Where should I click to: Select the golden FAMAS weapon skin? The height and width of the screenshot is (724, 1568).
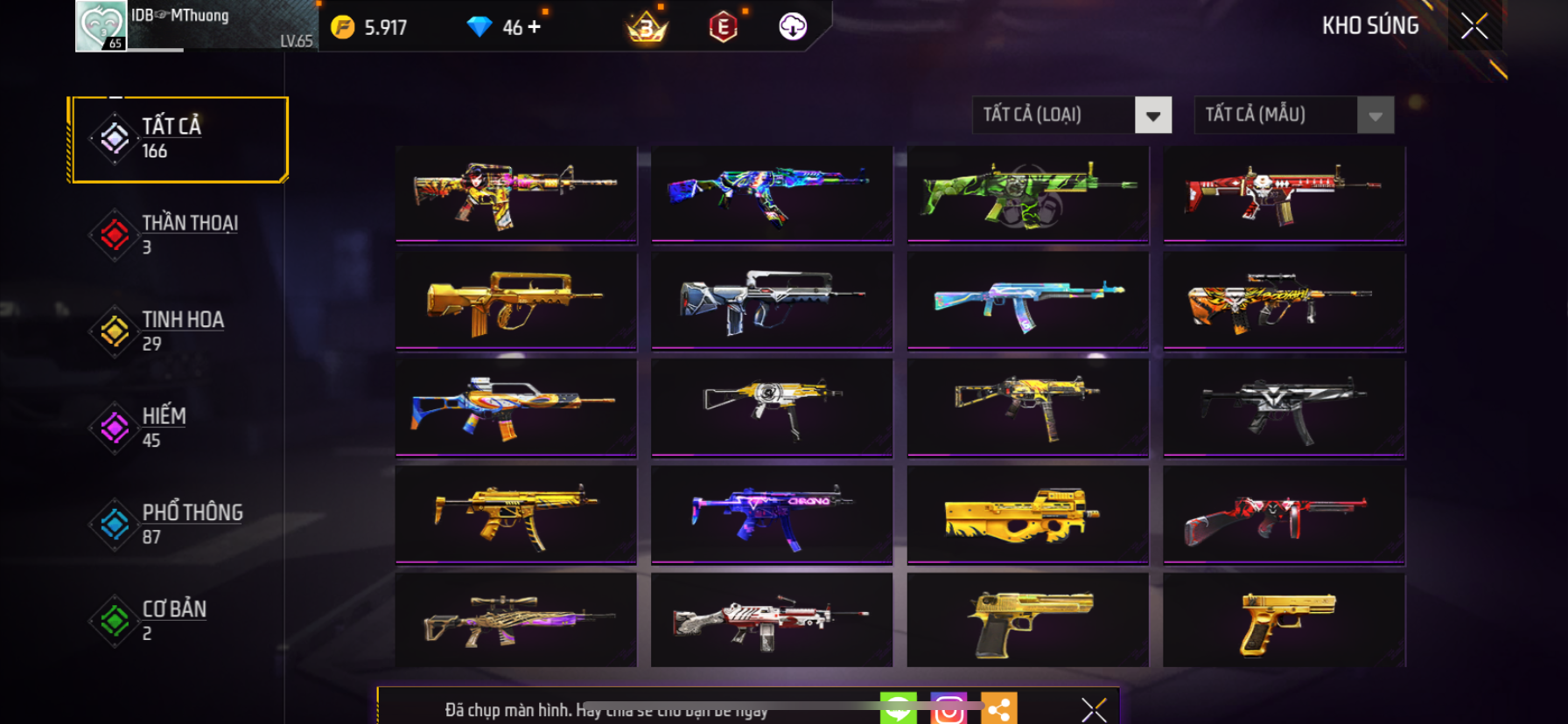[x=515, y=302]
